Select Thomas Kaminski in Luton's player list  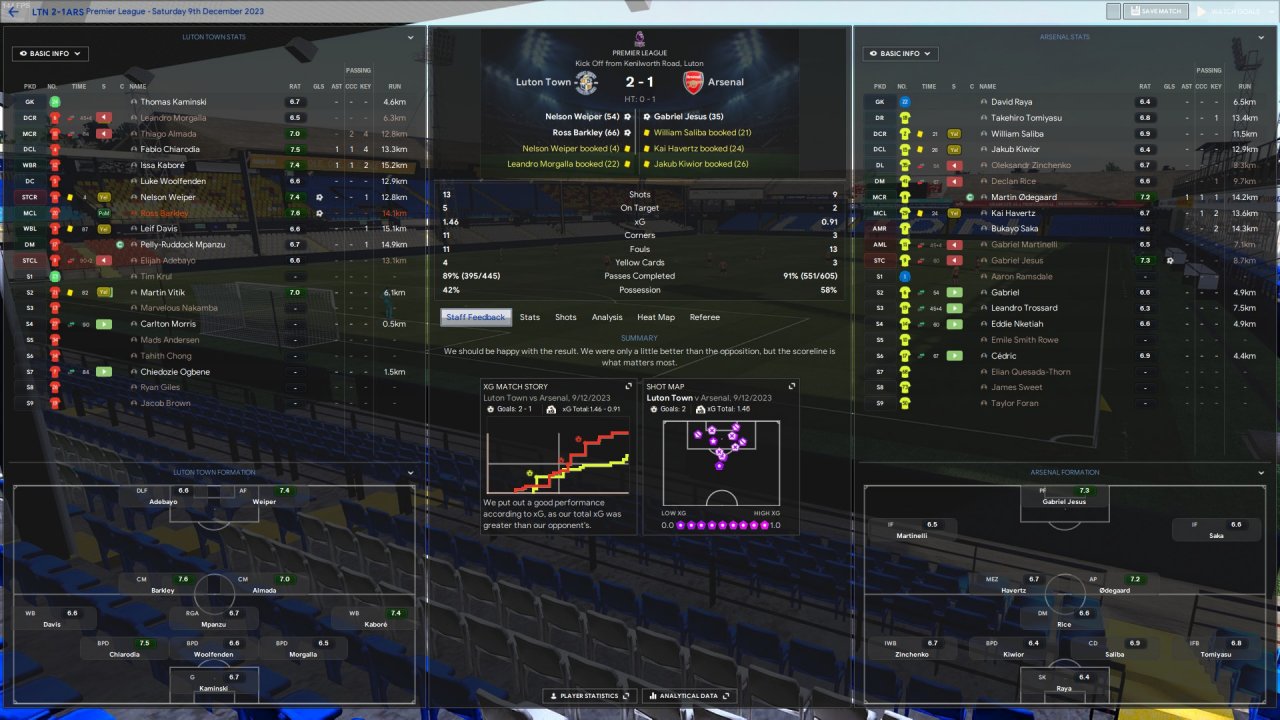[174, 102]
